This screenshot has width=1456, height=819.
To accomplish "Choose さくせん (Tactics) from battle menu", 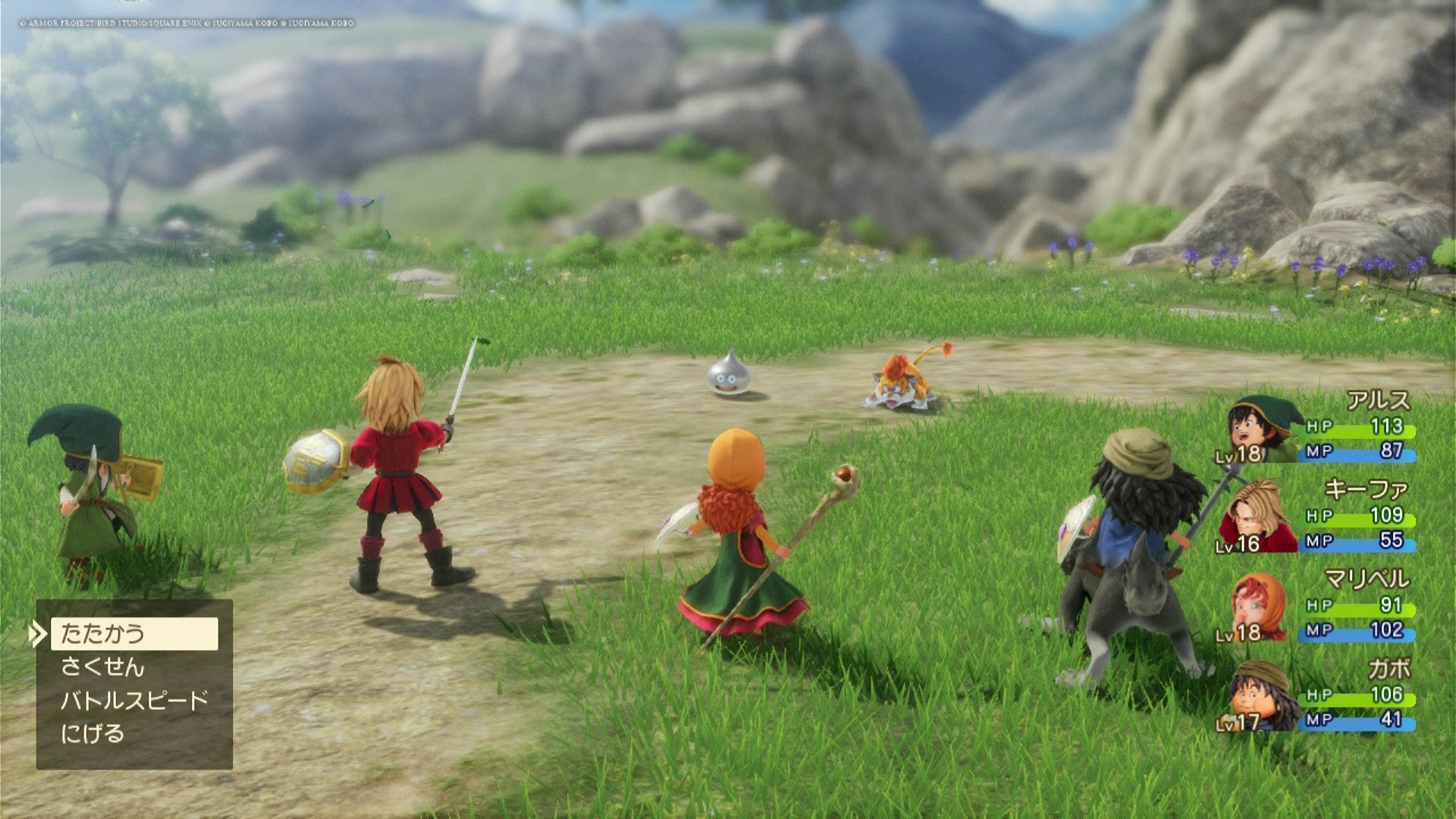I will click(x=103, y=667).
